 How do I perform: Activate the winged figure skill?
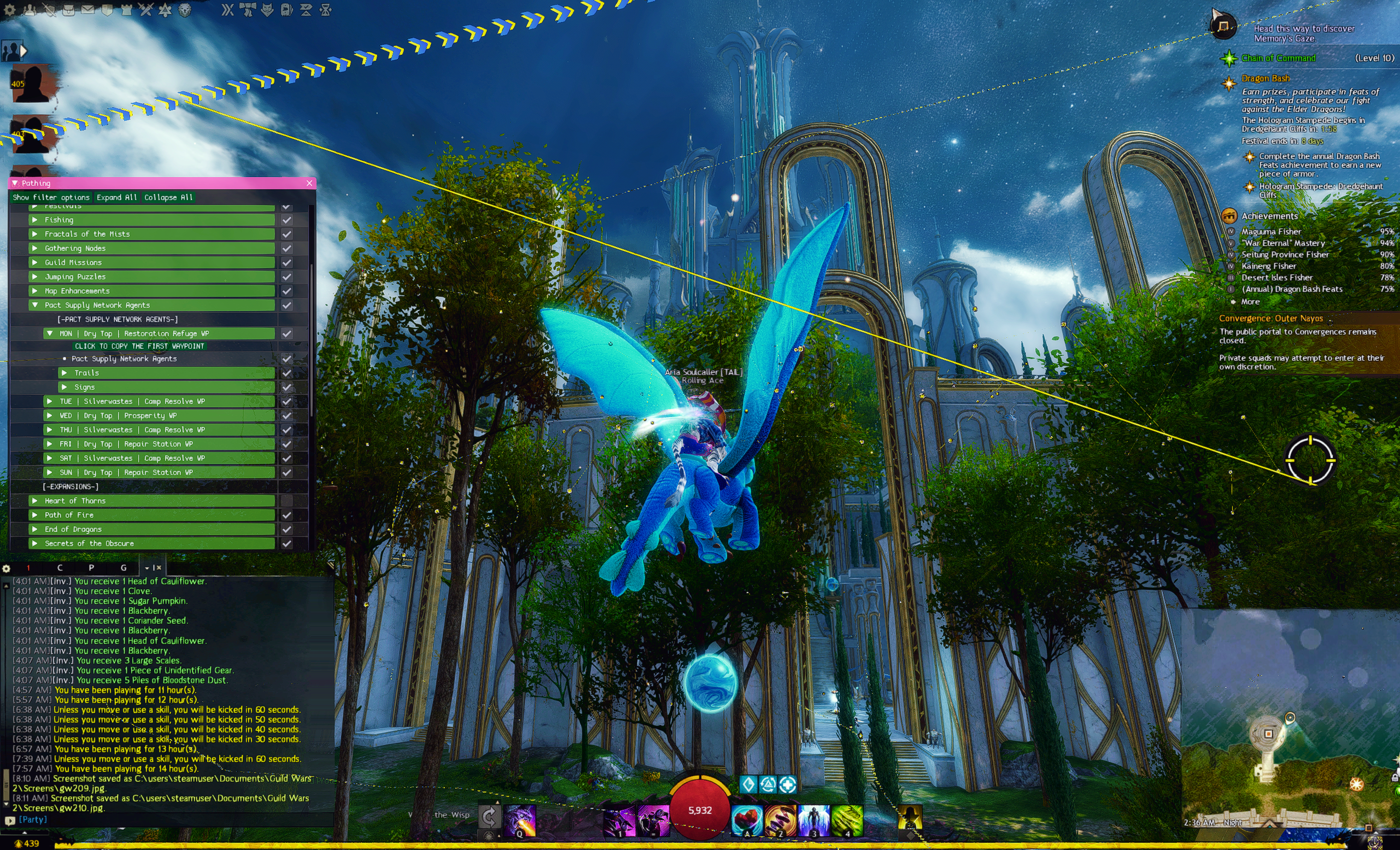[813, 820]
